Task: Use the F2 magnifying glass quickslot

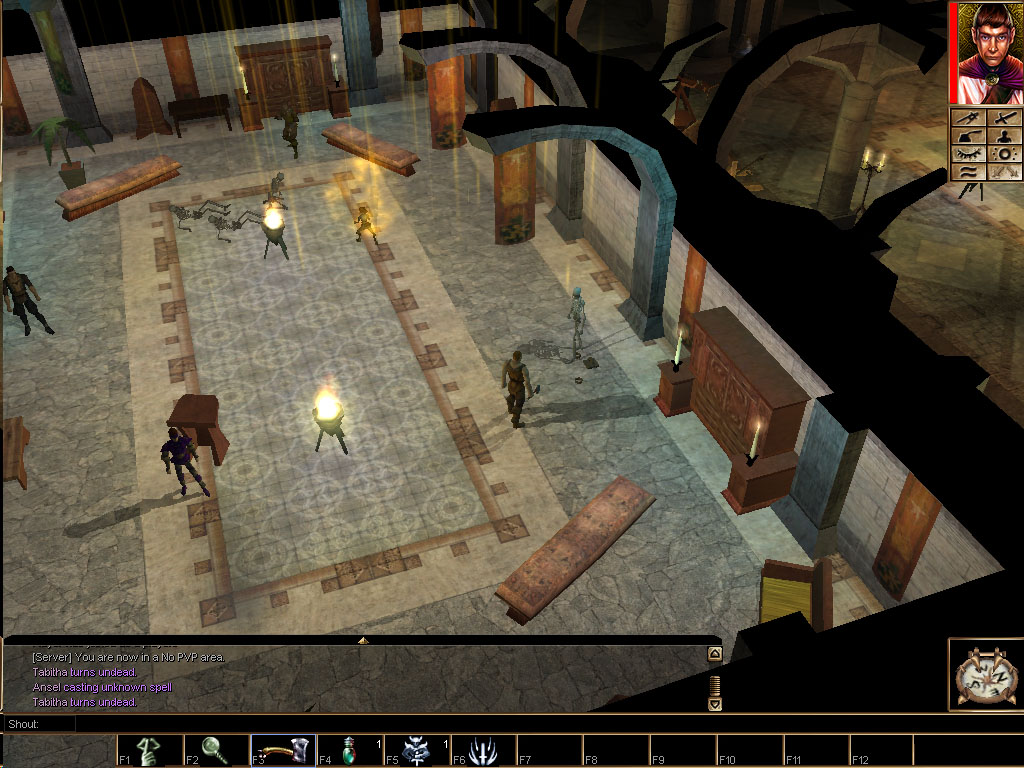Action: pos(217,751)
